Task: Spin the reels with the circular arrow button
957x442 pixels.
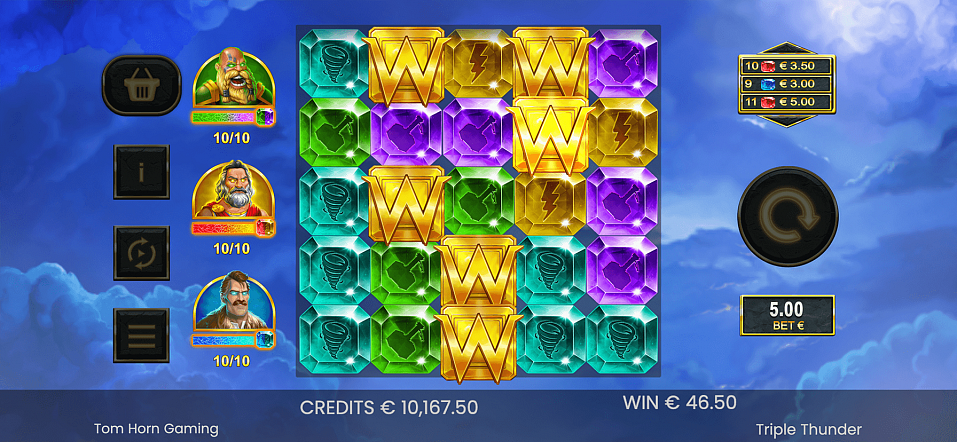Action: (787, 216)
